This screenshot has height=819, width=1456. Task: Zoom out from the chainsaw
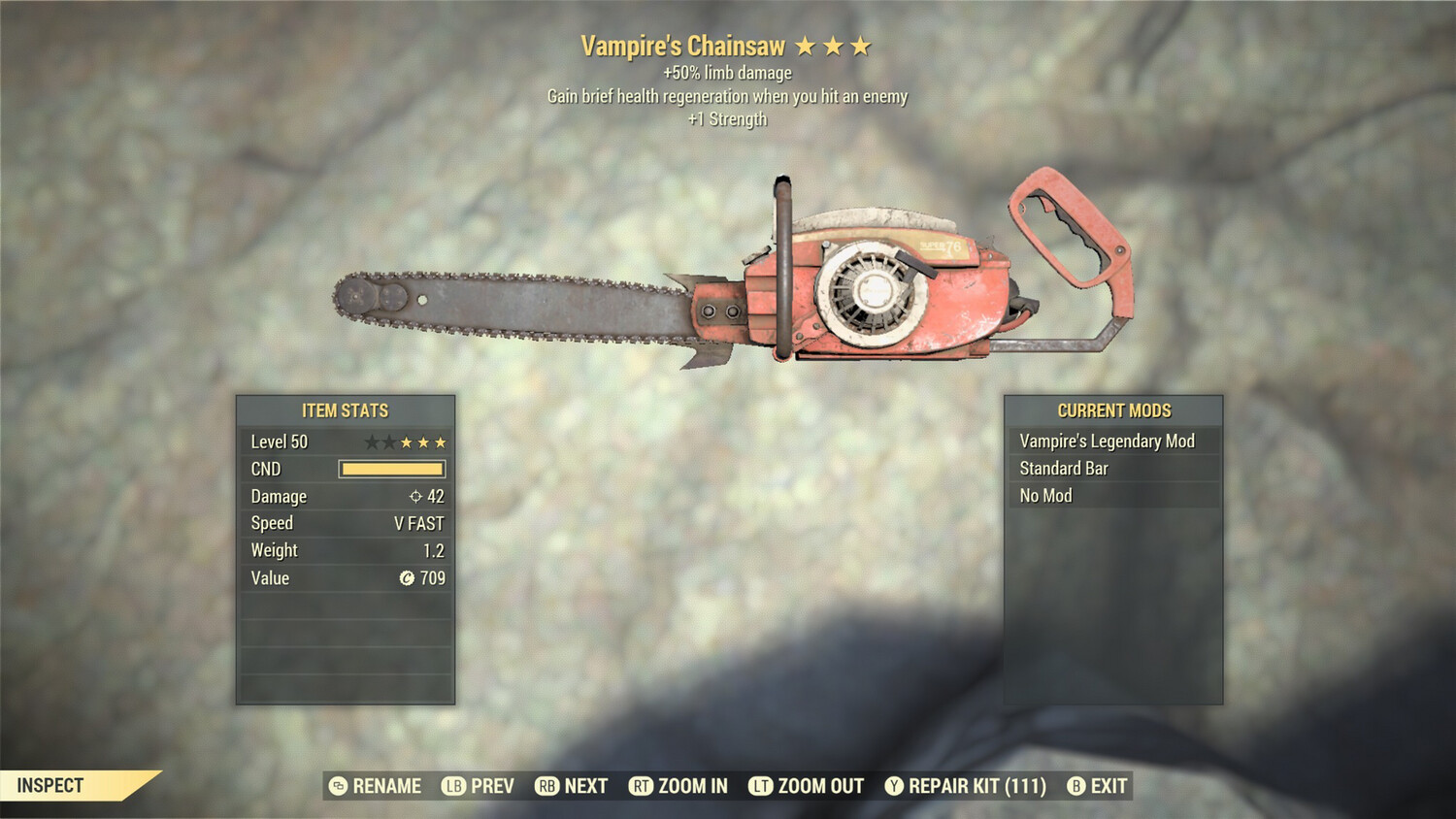click(807, 786)
